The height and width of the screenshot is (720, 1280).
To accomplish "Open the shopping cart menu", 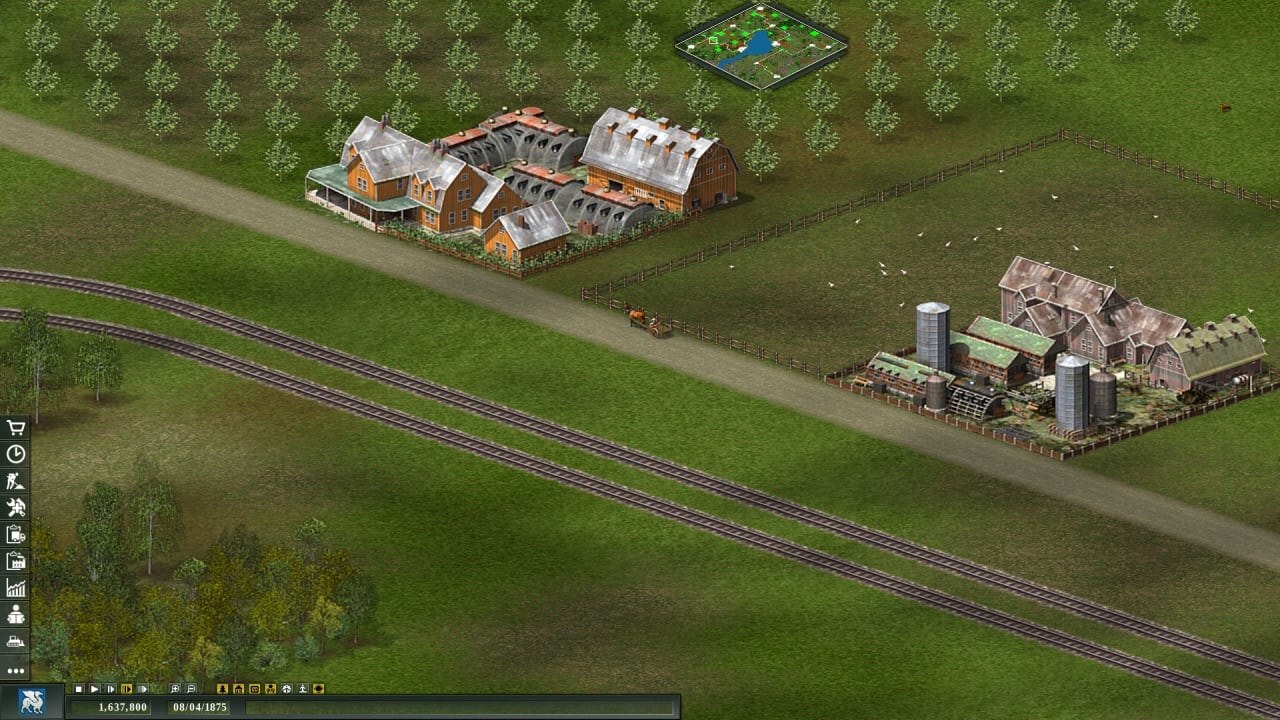I will coord(15,428).
